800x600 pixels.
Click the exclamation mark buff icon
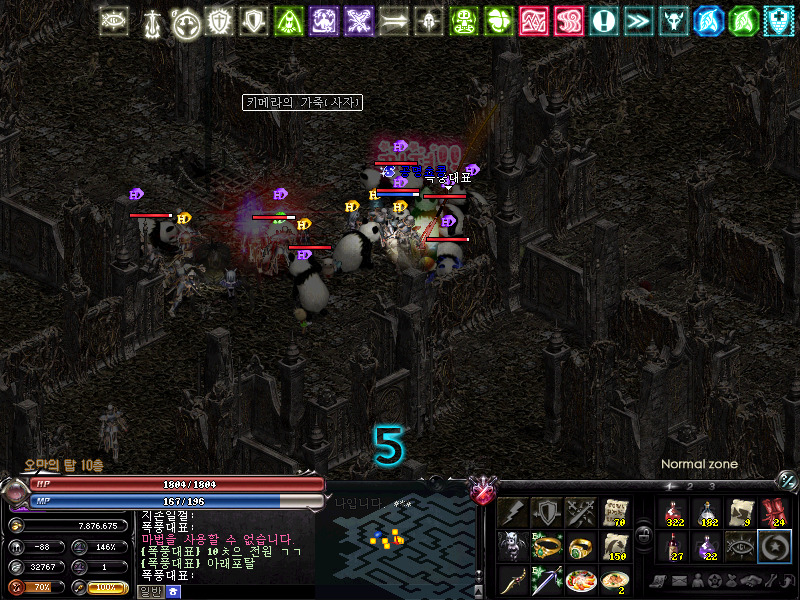click(602, 21)
